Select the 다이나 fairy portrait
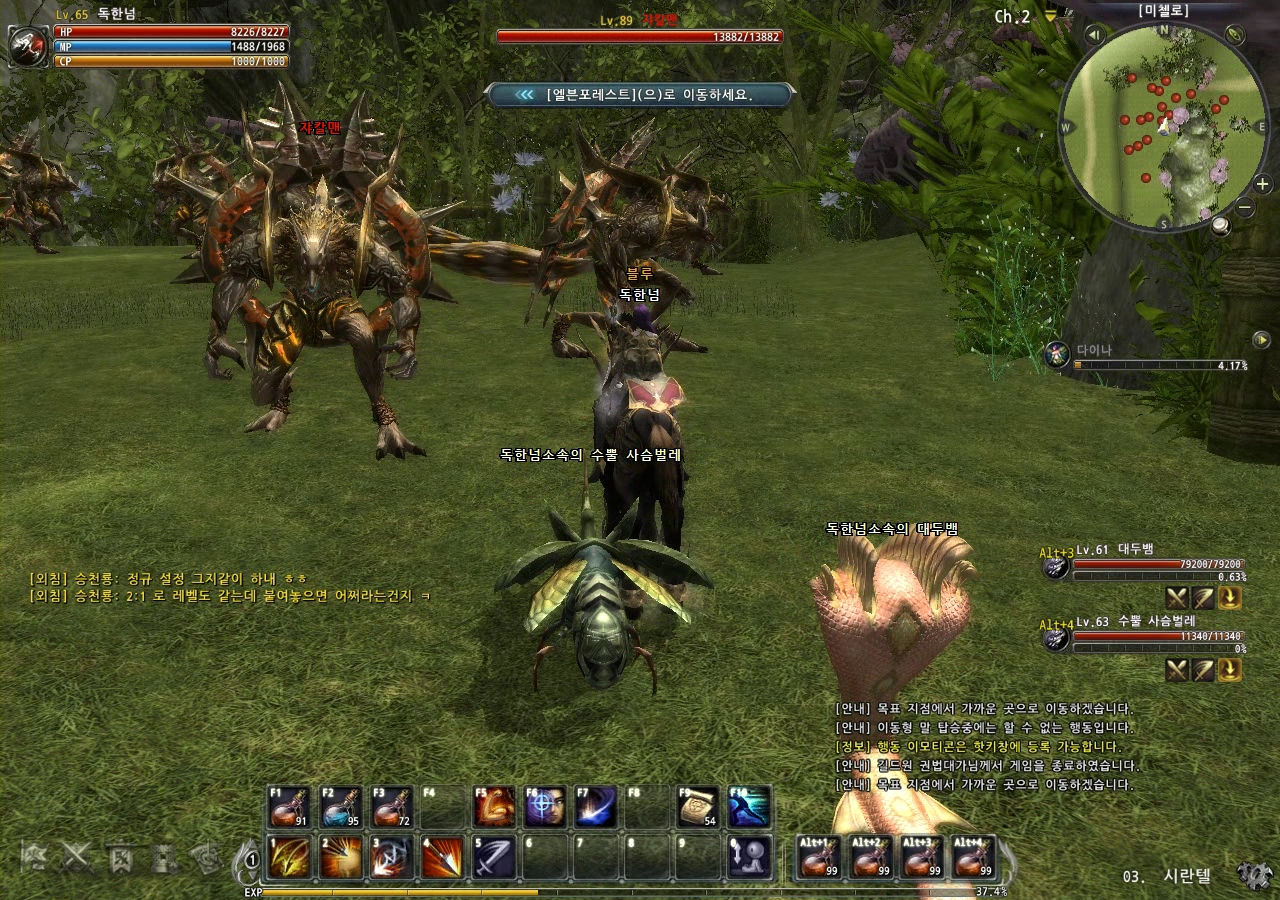The height and width of the screenshot is (900, 1280). coord(1057,354)
